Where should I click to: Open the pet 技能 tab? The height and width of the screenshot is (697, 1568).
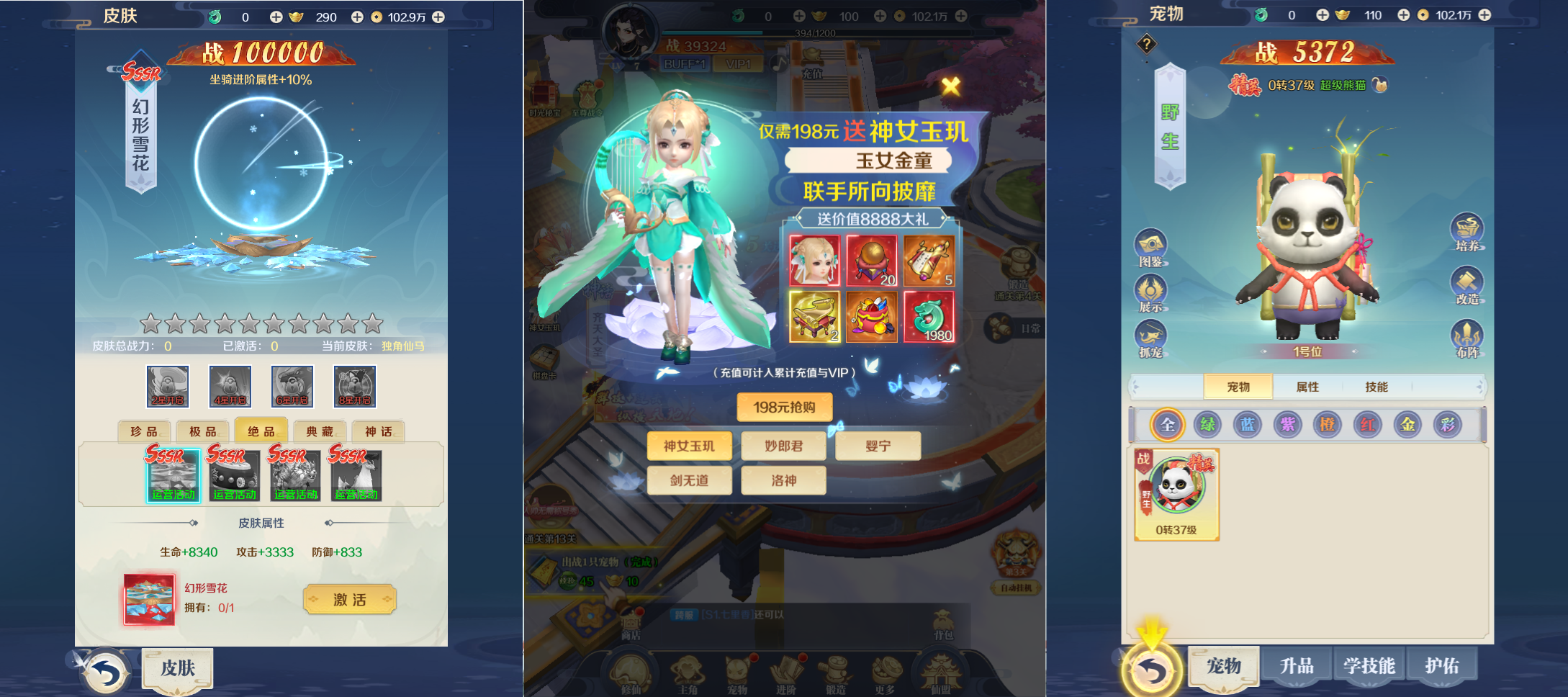click(1376, 387)
